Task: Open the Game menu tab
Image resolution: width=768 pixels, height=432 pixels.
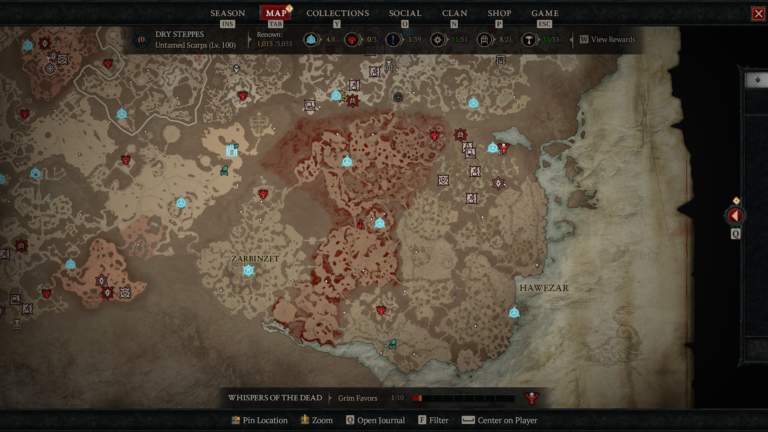Action: tap(545, 13)
